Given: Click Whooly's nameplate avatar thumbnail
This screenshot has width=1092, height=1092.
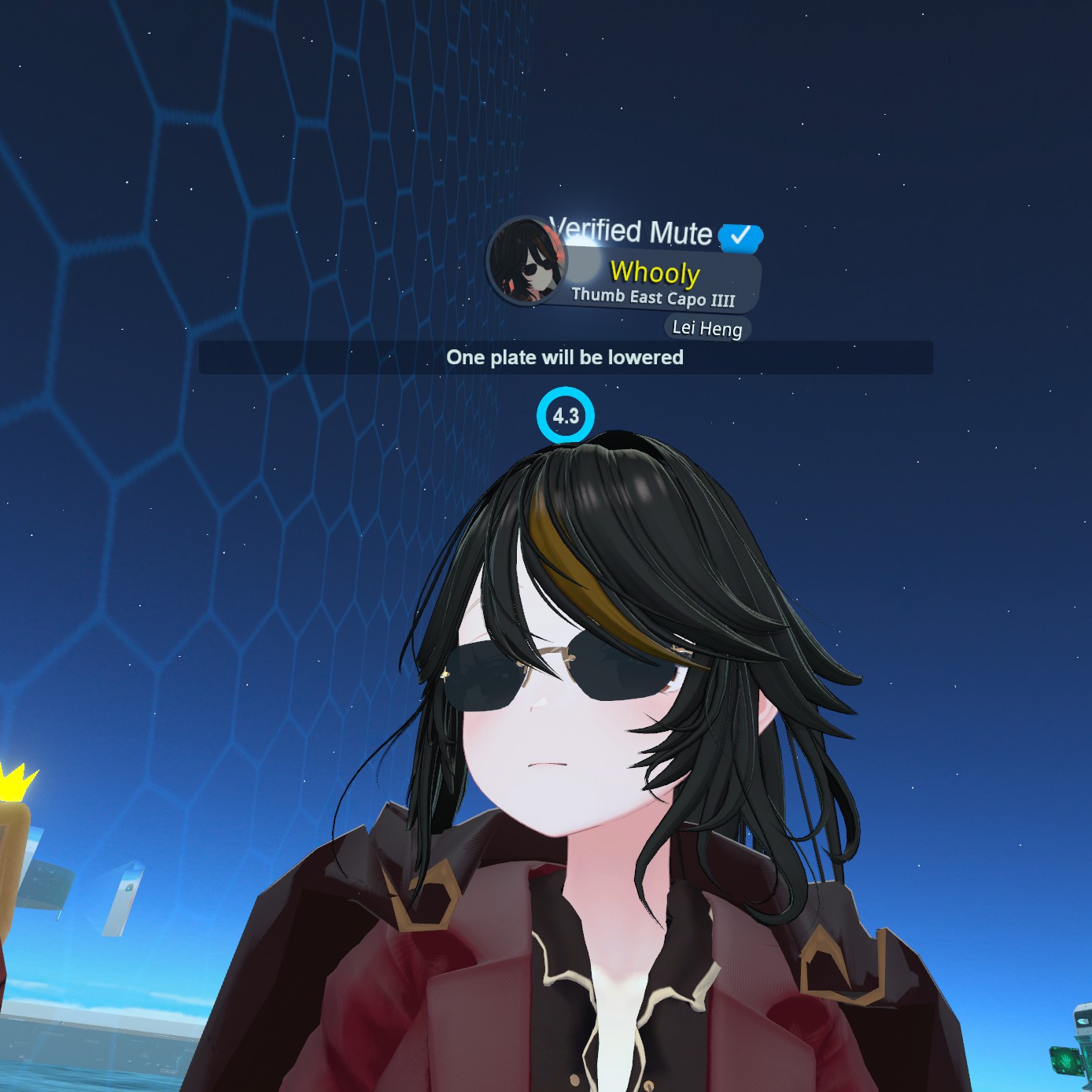Looking at the screenshot, I should point(526,262).
